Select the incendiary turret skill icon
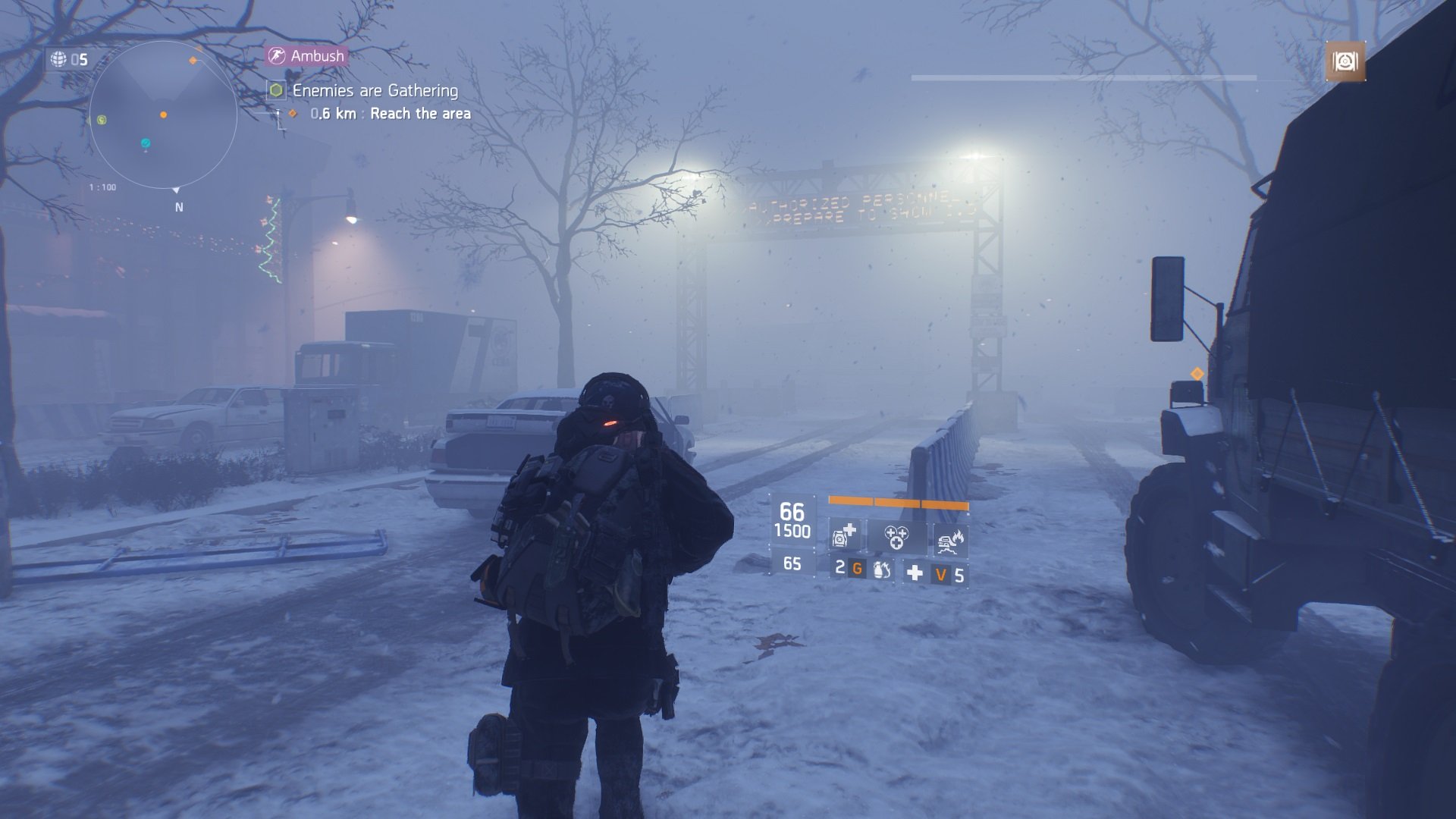 [950, 540]
